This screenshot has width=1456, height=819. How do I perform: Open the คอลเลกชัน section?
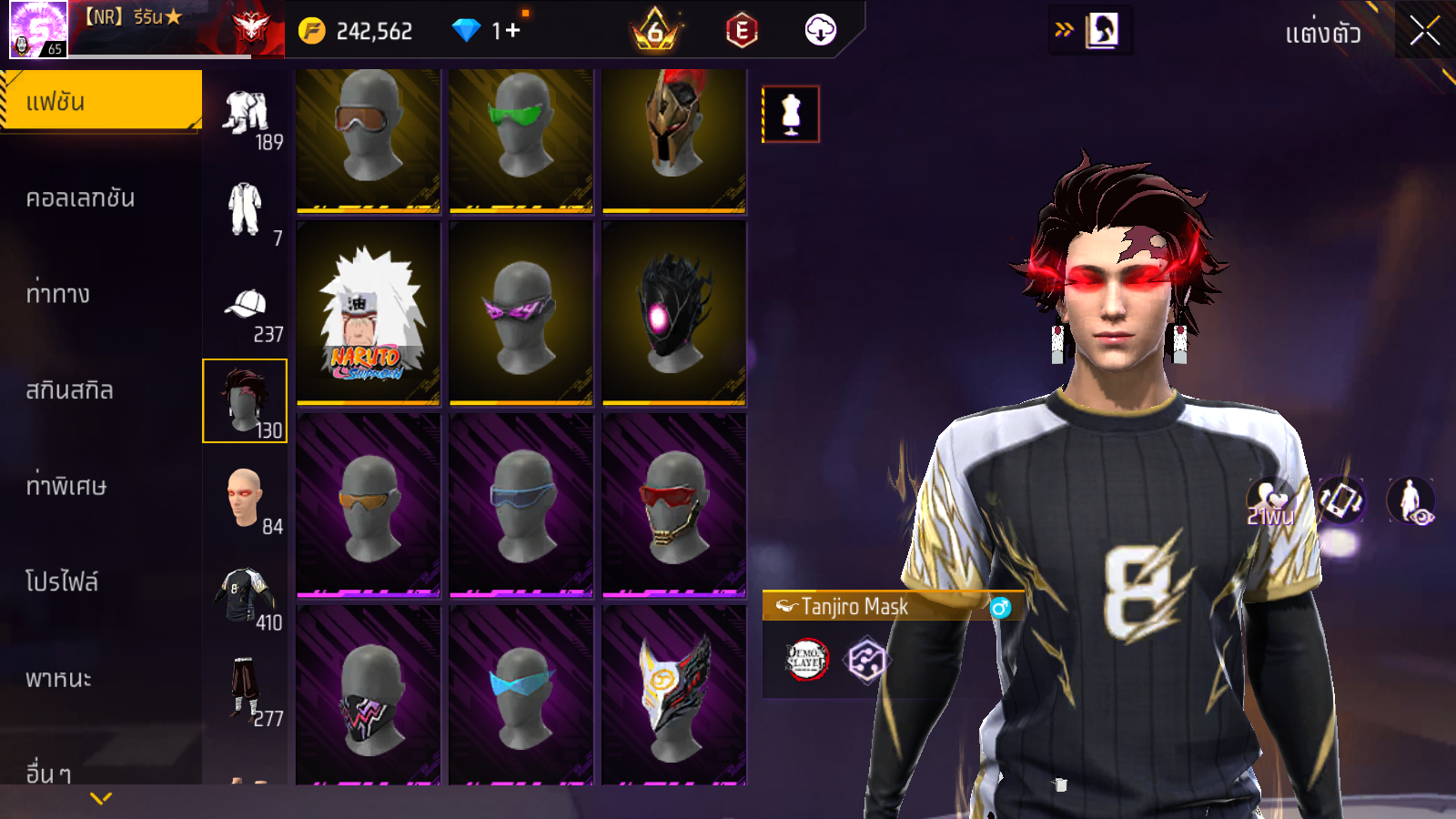[x=80, y=198]
